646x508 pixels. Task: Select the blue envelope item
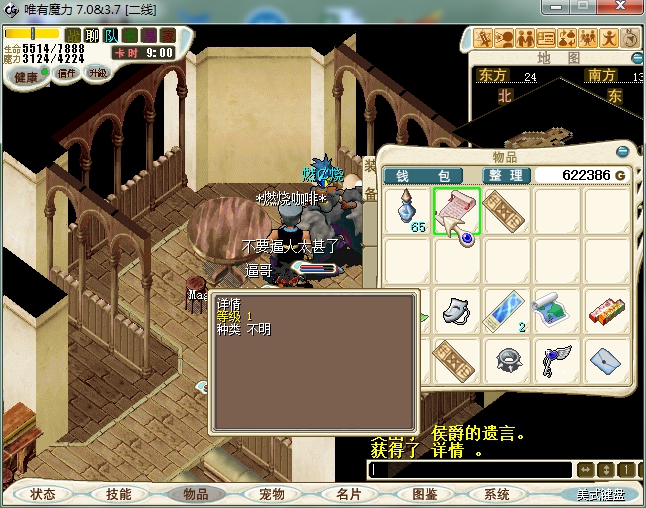[607, 359]
